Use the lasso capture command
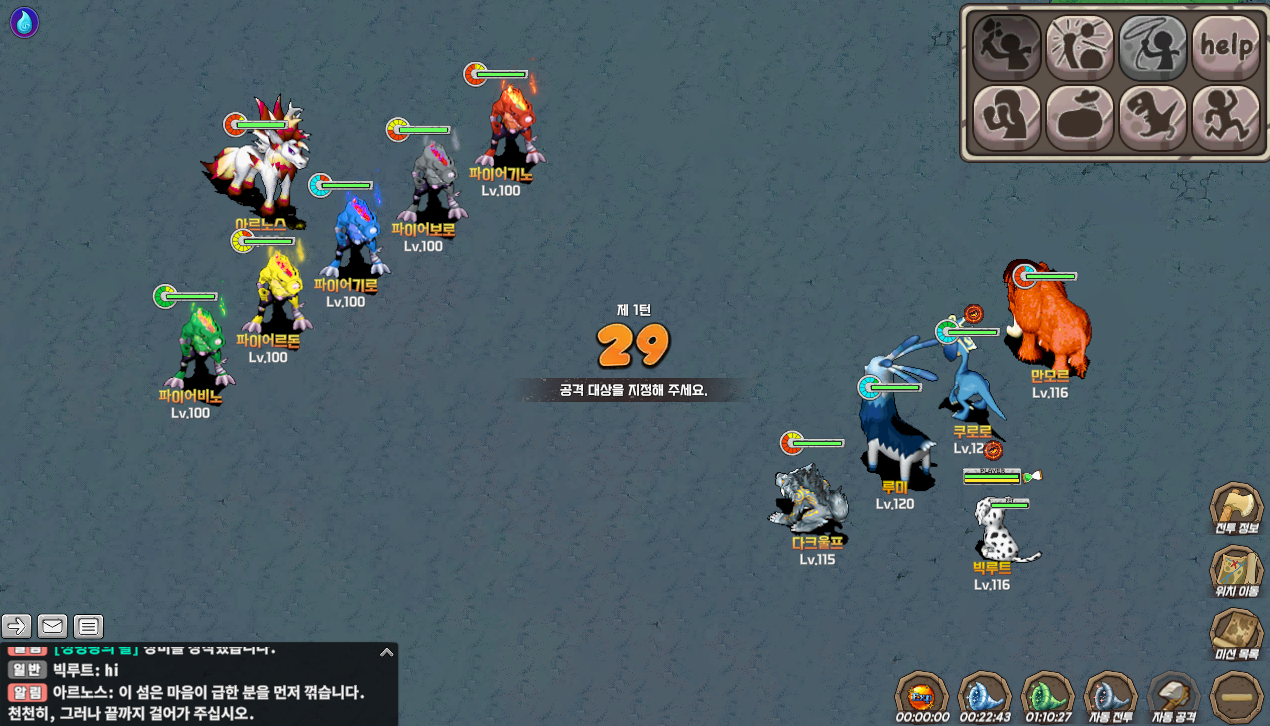 coord(1153,47)
